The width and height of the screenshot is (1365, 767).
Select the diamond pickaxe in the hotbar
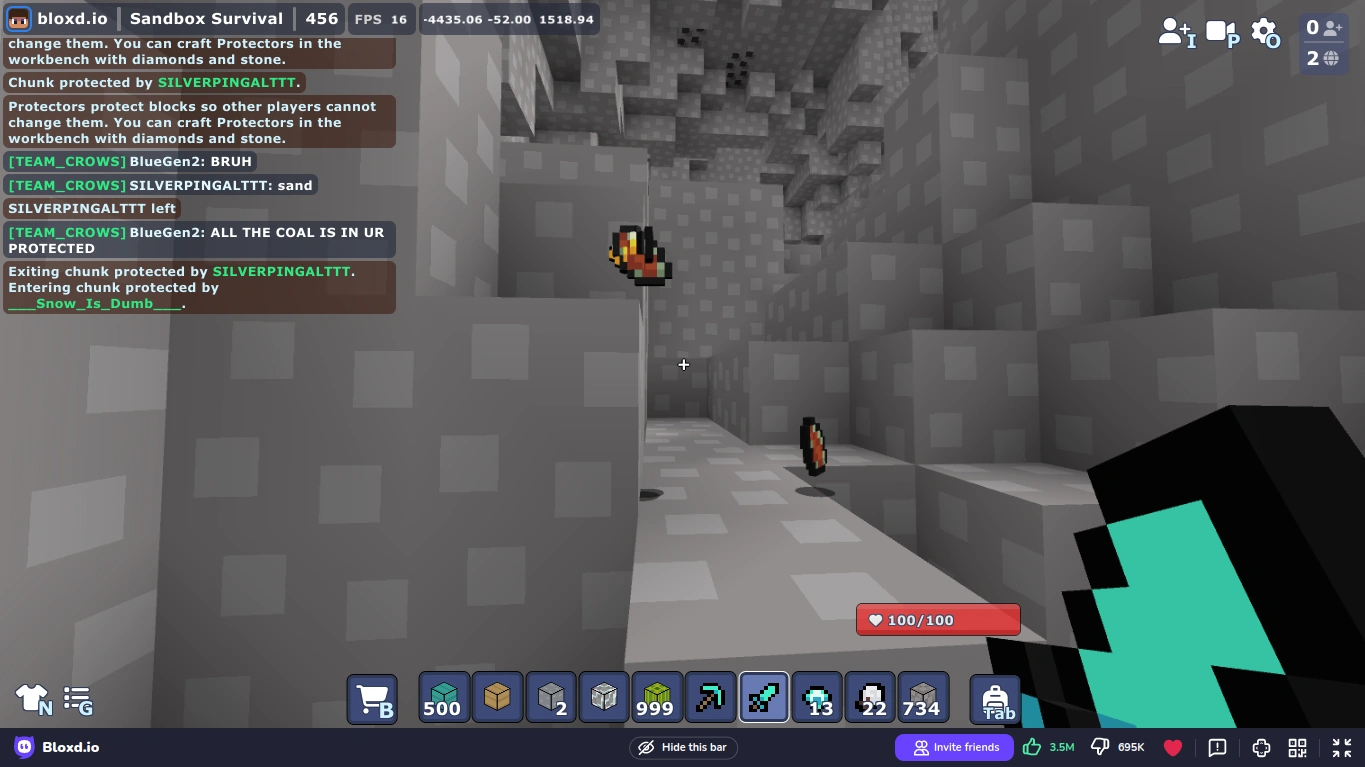(710, 697)
